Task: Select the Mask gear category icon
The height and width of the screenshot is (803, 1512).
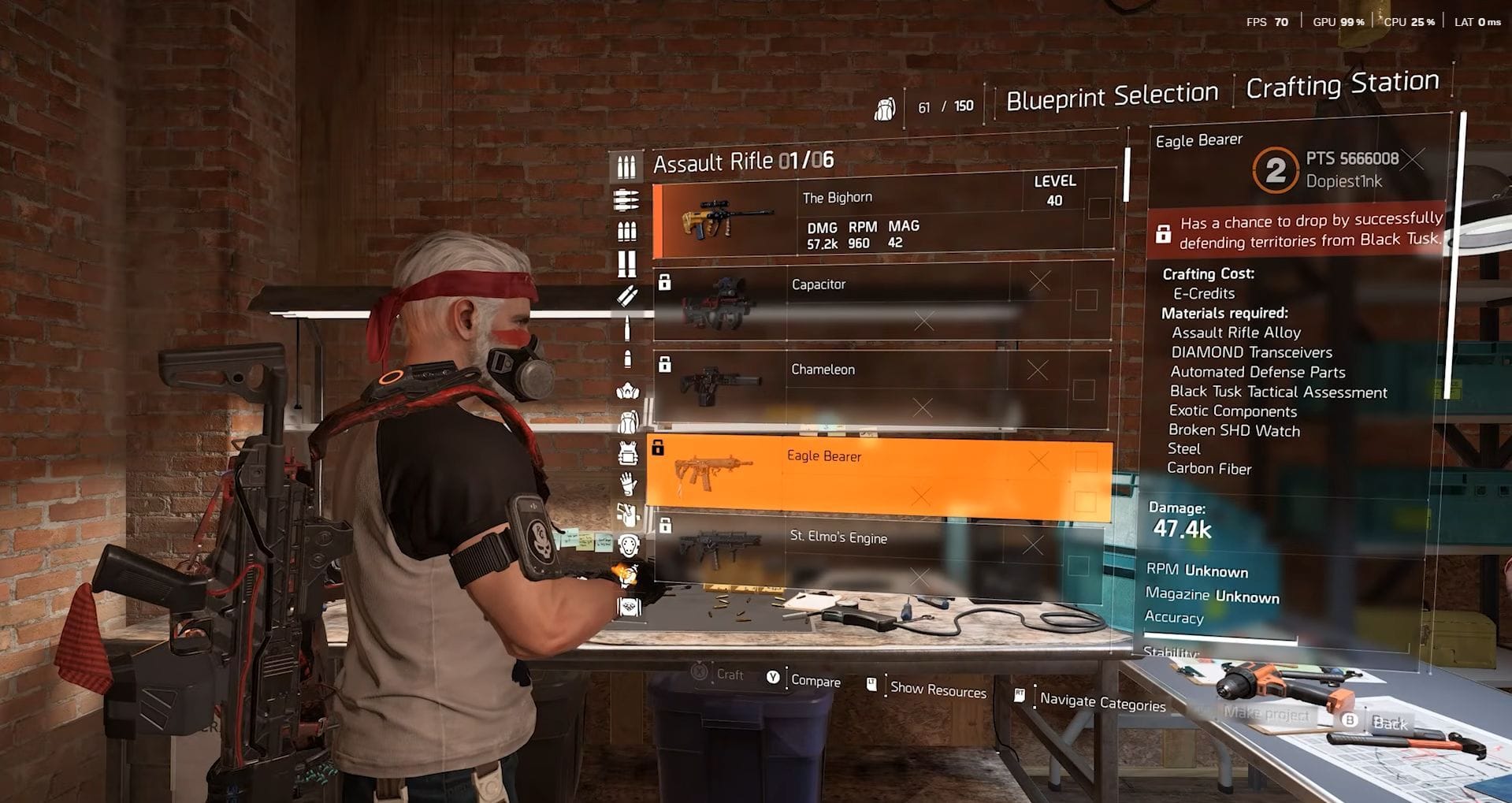Action: pos(626,392)
